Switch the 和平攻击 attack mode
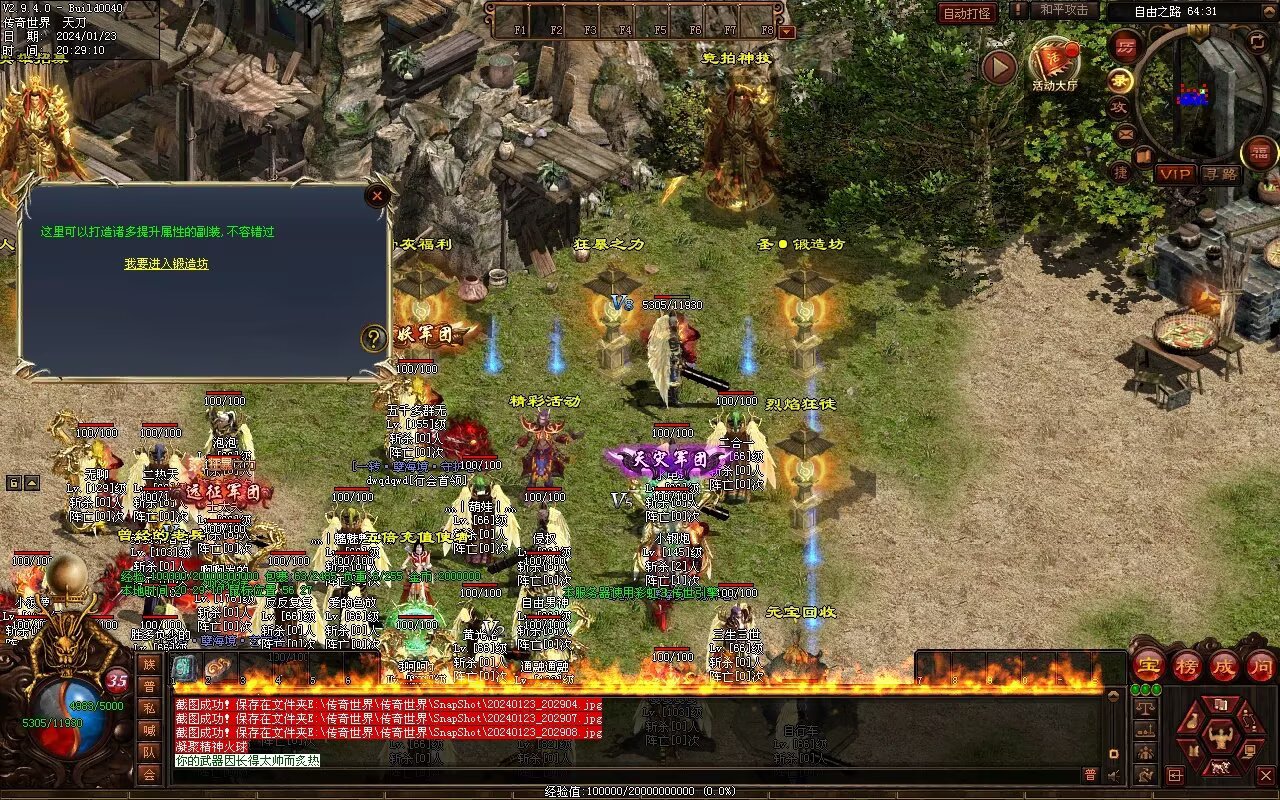The image size is (1280, 800). click(1063, 10)
